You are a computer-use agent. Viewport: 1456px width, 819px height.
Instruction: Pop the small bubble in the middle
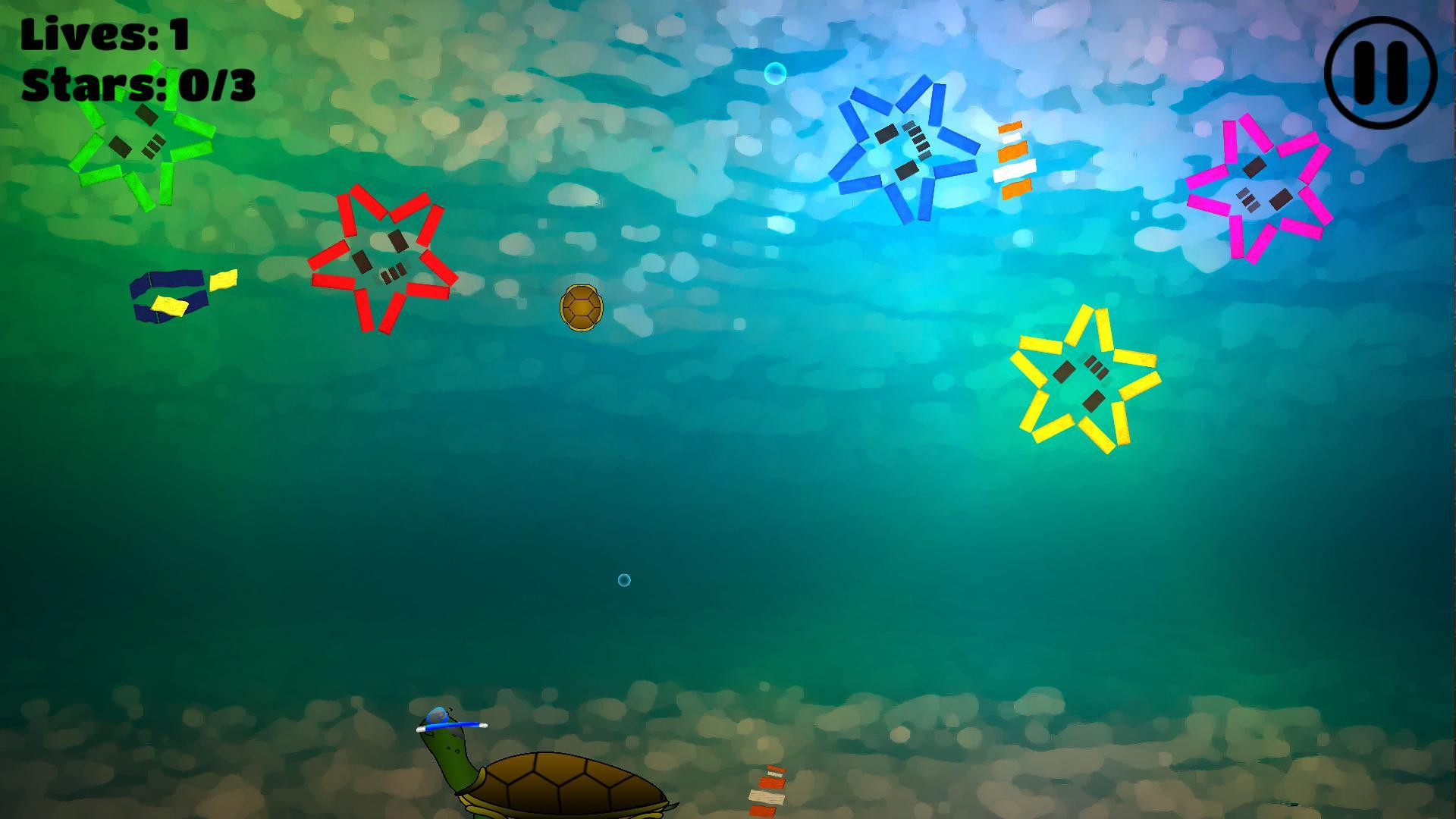click(623, 580)
